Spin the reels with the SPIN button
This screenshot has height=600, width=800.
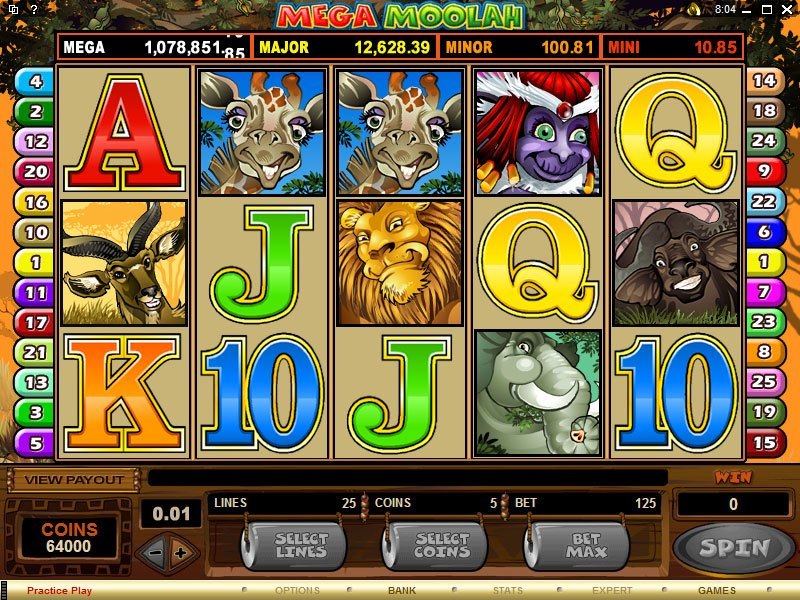click(x=734, y=547)
